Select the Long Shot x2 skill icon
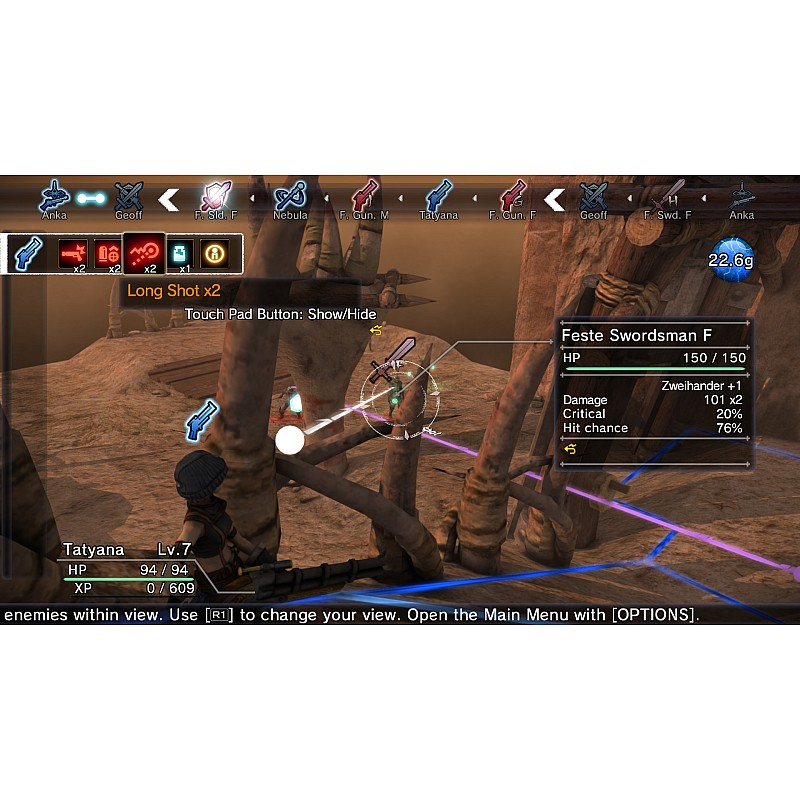Screen dimensions: 800x800 145,254
